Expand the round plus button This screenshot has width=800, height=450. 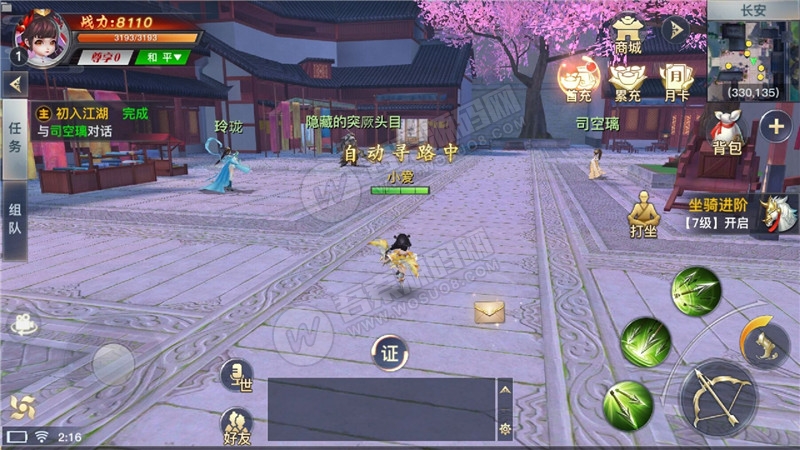pyautogui.click(x=776, y=126)
